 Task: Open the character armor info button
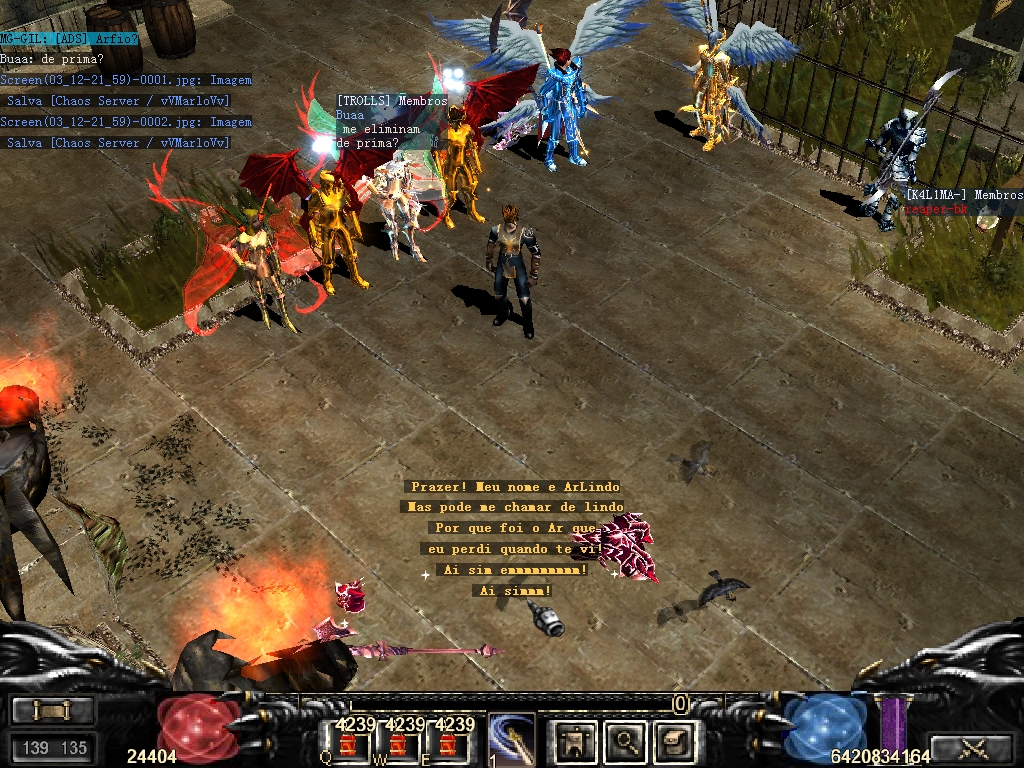[x=575, y=741]
